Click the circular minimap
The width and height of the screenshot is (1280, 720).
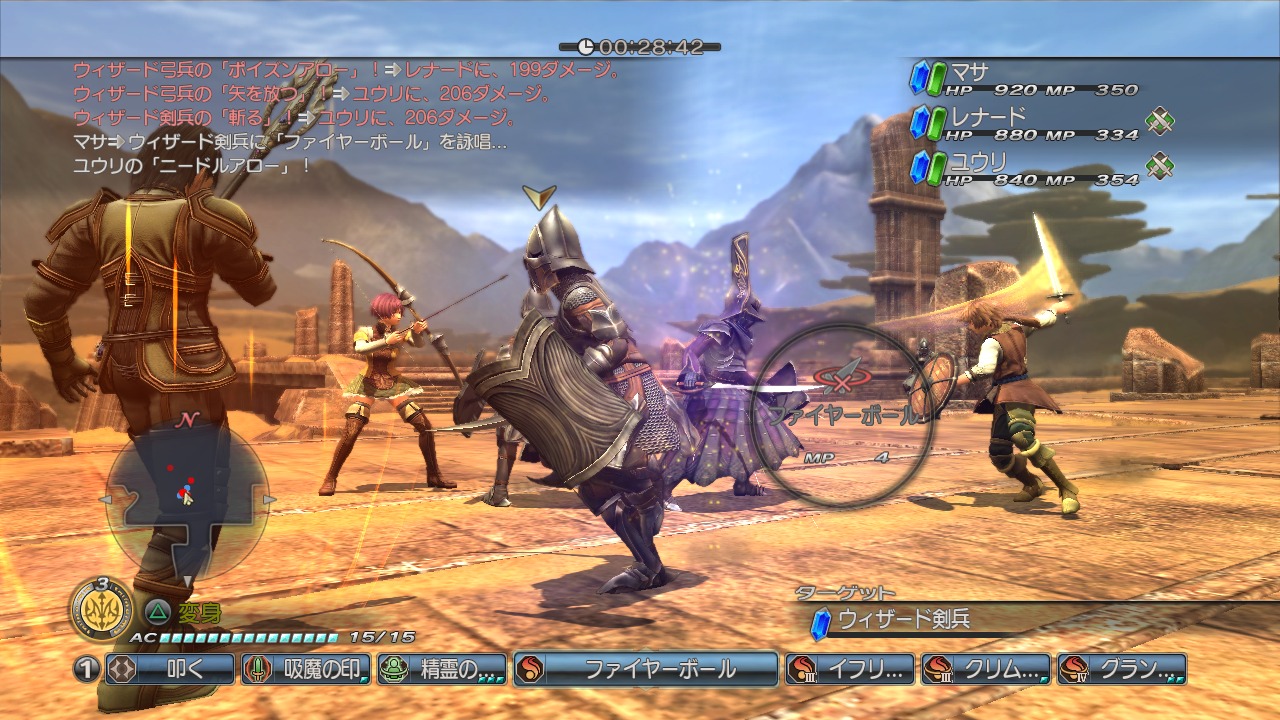[186, 498]
